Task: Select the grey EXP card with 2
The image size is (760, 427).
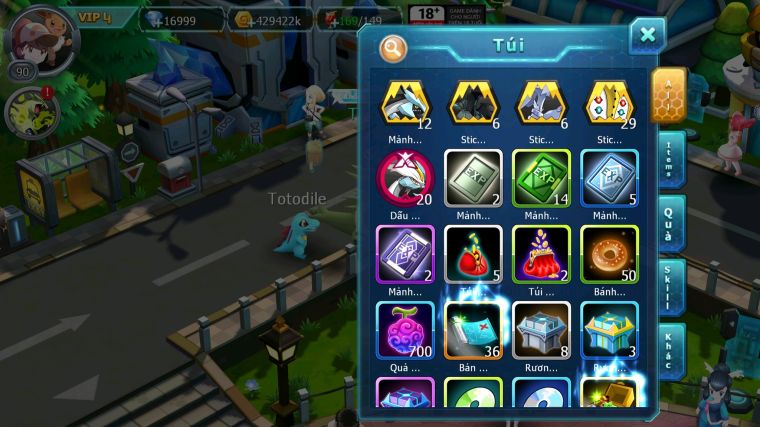Action: (x=473, y=177)
